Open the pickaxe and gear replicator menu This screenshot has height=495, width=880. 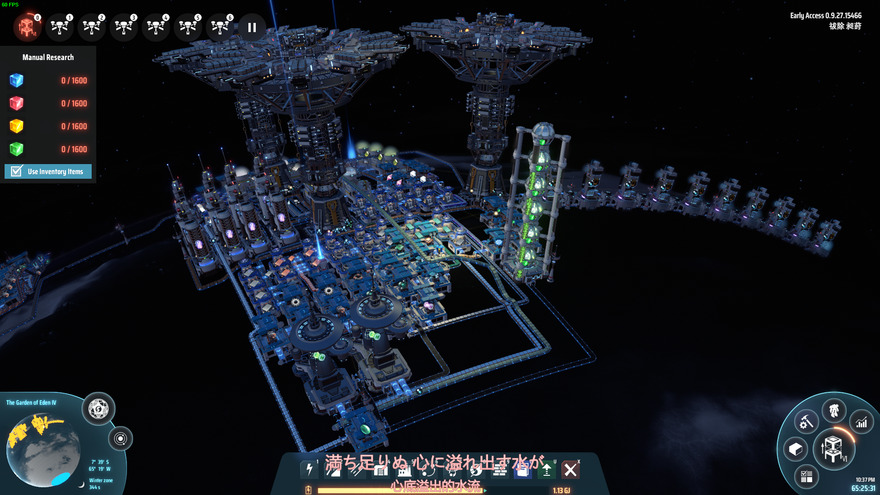coord(803,422)
